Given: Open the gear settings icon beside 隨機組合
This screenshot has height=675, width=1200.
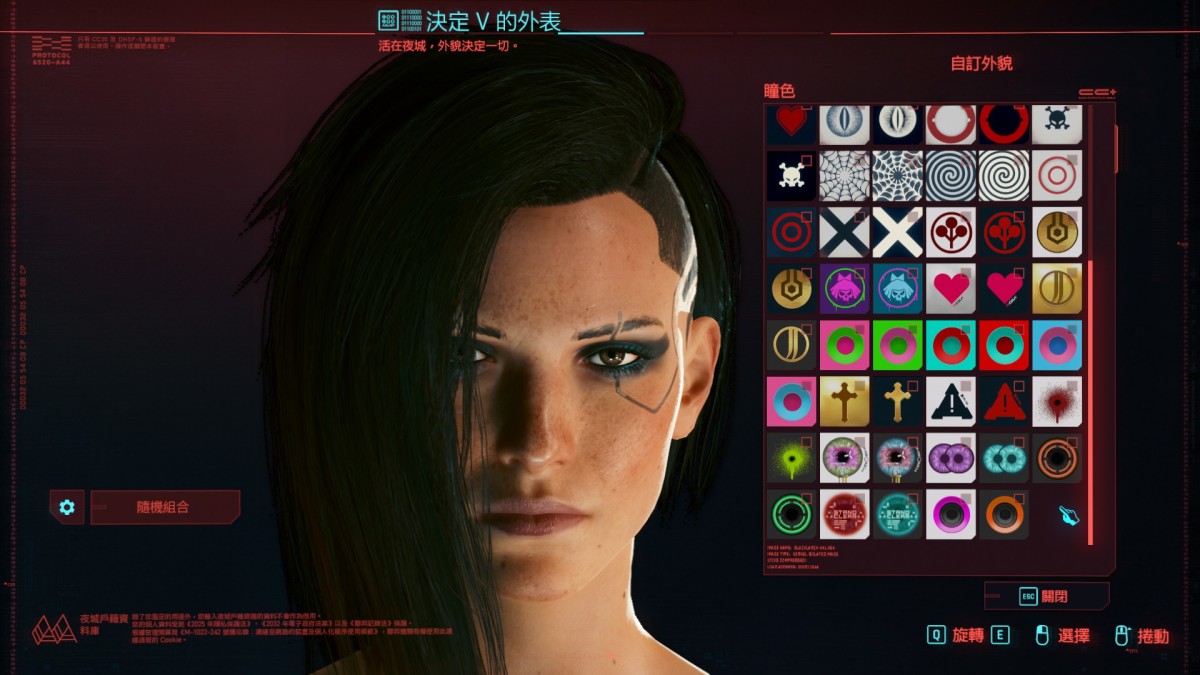Looking at the screenshot, I should pyautogui.click(x=67, y=507).
